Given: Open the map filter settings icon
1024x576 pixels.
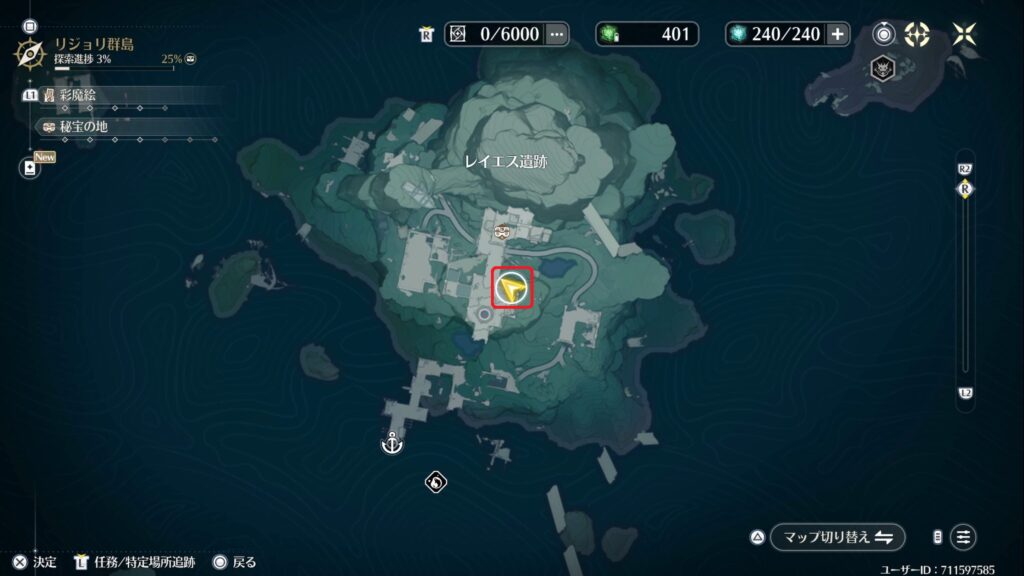Looking at the screenshot, I should tap(963, 537).
